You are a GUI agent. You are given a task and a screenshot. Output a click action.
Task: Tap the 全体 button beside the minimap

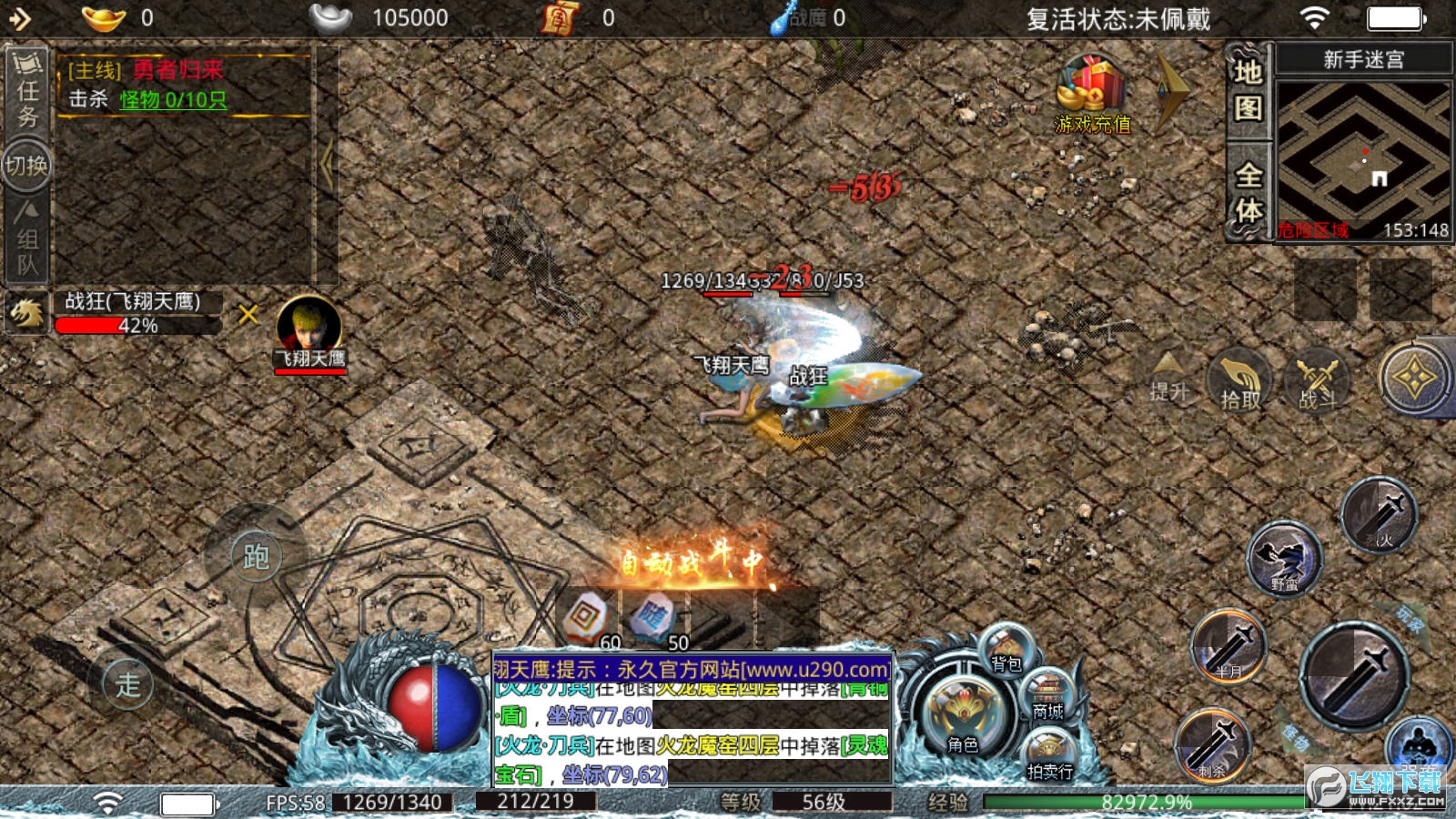(x=1249, y=192)
